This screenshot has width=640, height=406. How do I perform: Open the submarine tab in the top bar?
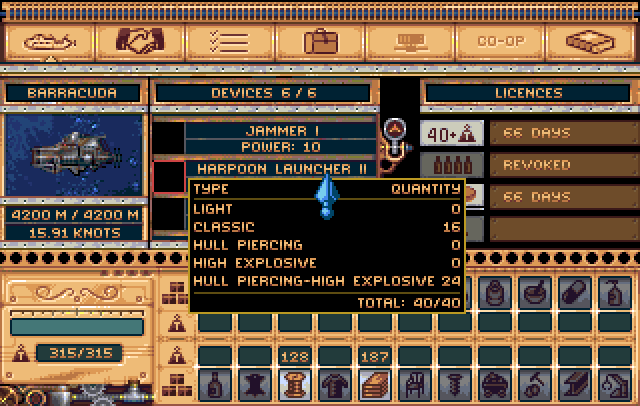(49, 42)
